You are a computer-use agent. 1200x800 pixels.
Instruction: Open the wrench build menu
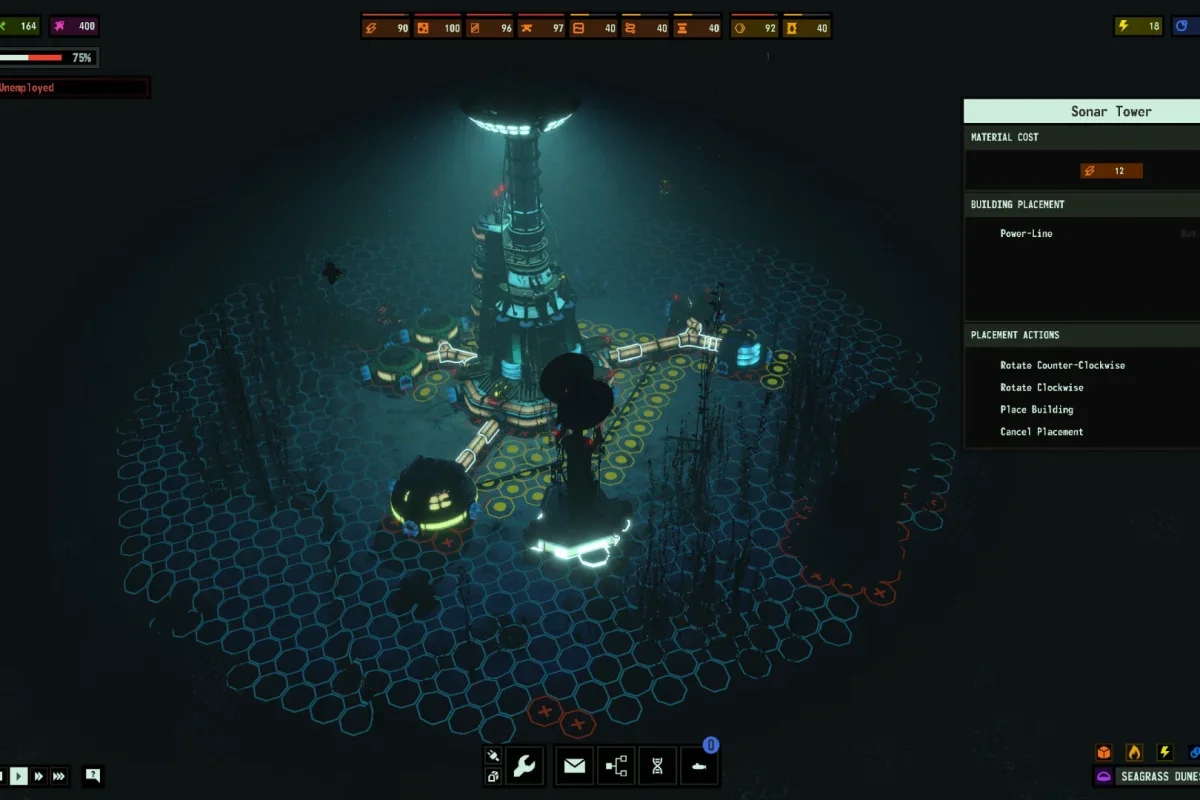(x=524, y=767)
